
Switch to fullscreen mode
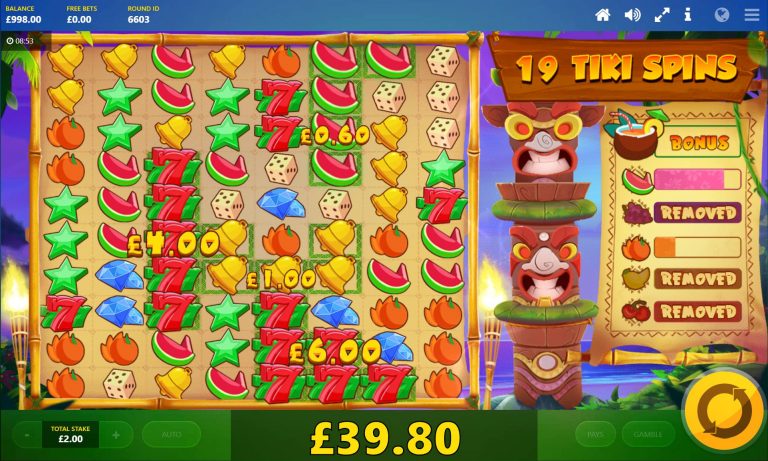pos(661,15)
